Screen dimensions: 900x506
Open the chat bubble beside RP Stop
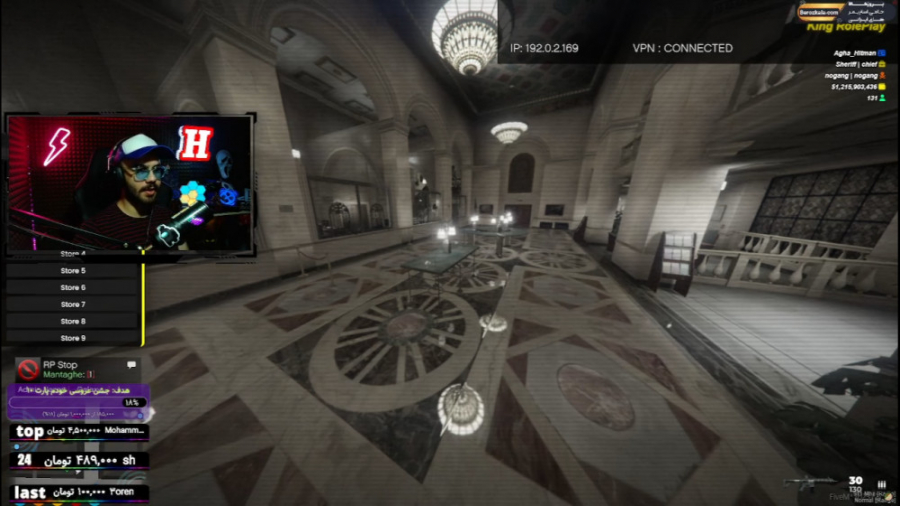pos(131,365)
